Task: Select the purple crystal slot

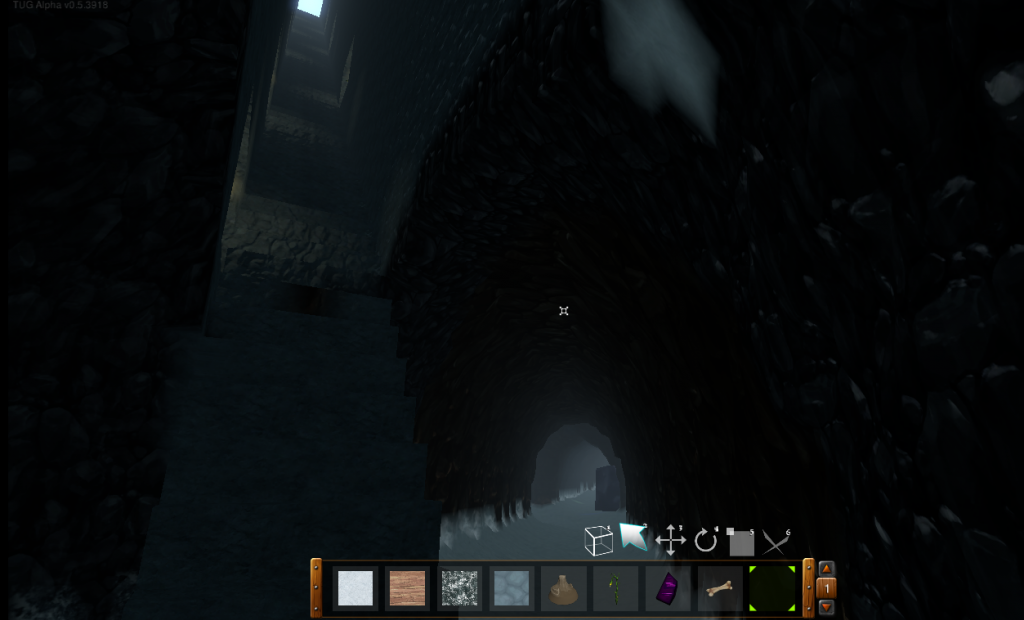Action: (667, 588)
